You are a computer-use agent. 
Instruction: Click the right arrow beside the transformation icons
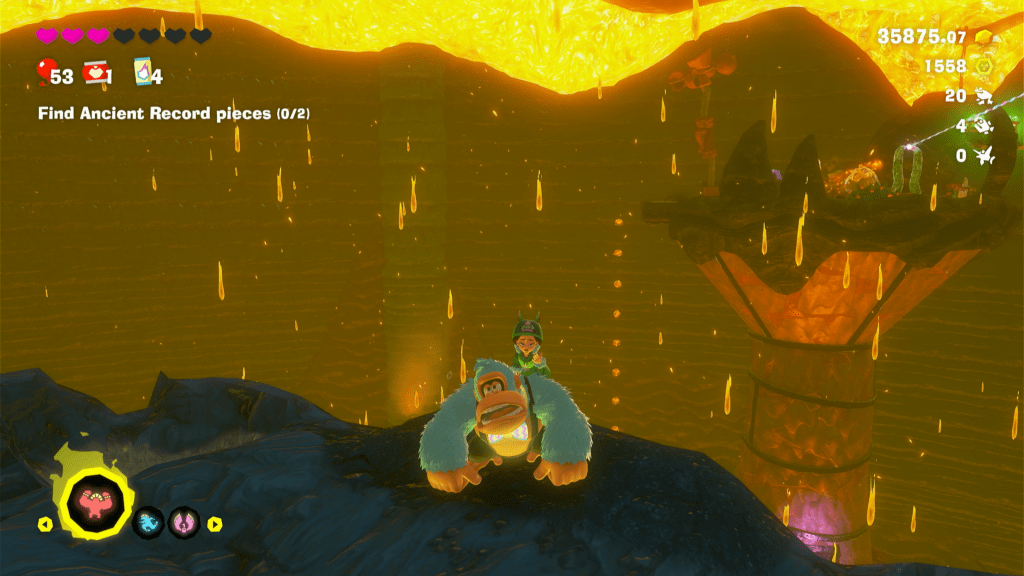point(214,523)
